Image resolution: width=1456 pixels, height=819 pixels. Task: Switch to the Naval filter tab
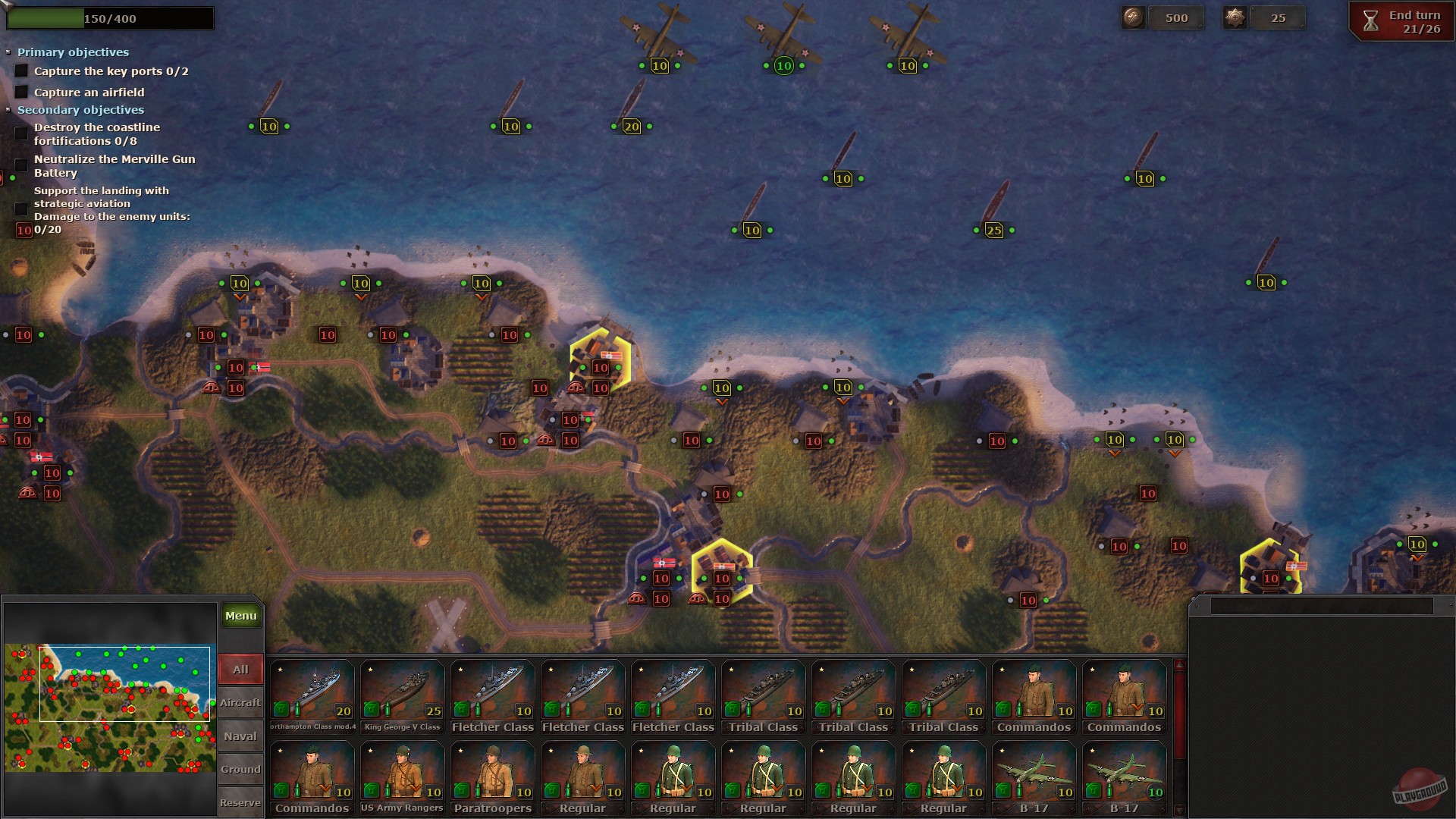(240, 736)
